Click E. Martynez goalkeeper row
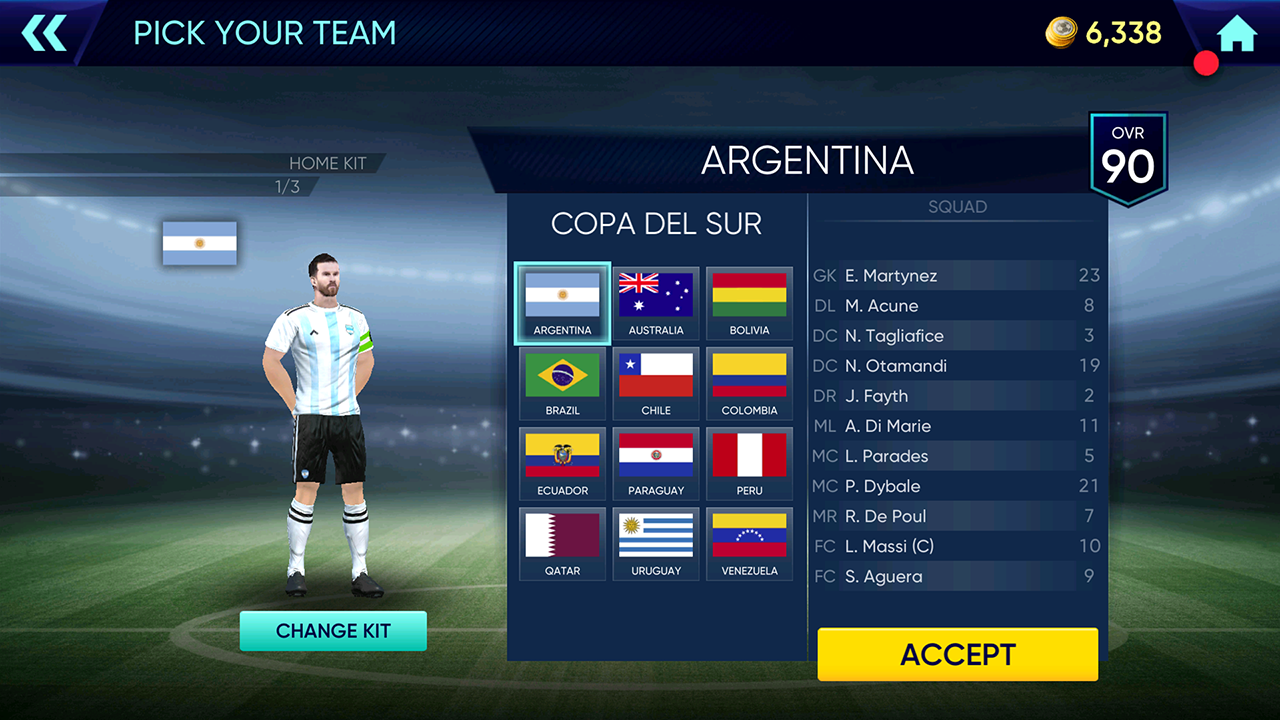Screen dimensions: 1280x720 click(956, 276)
